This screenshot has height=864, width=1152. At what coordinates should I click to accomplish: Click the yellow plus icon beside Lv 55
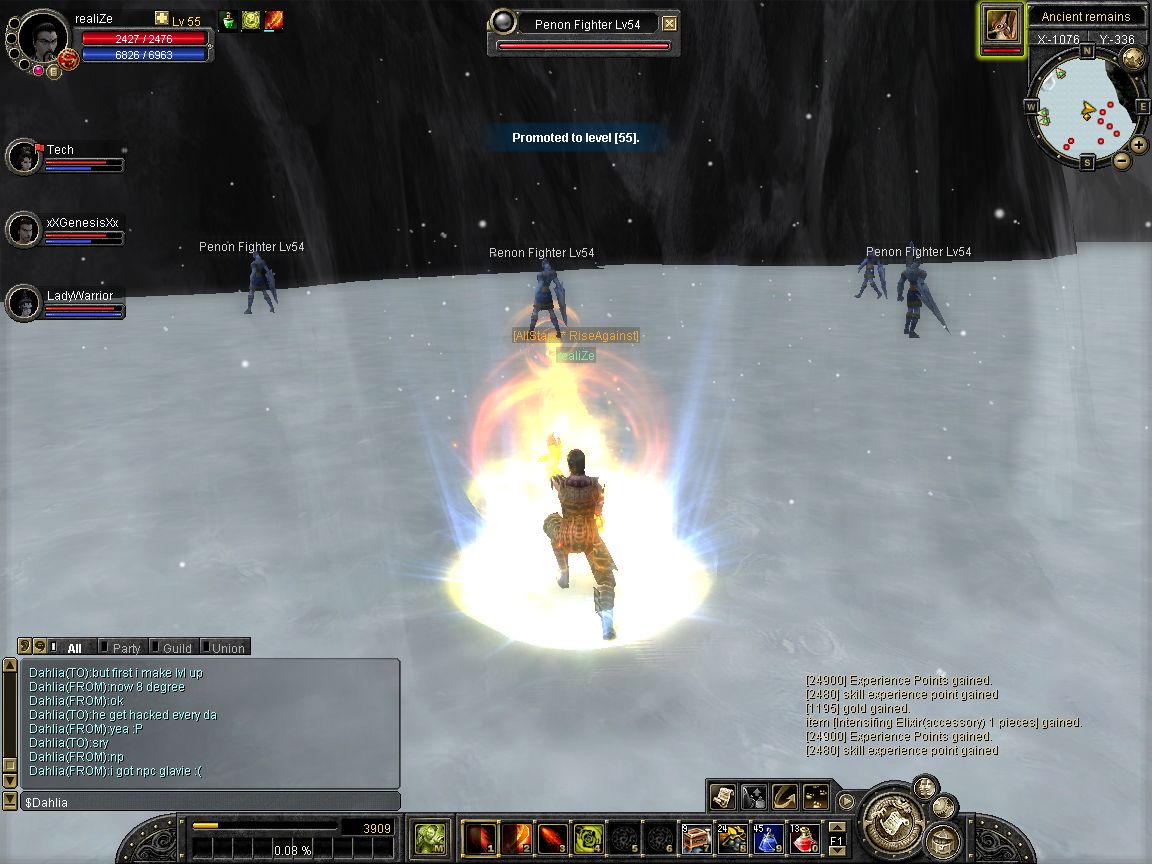tap(162, 19)
